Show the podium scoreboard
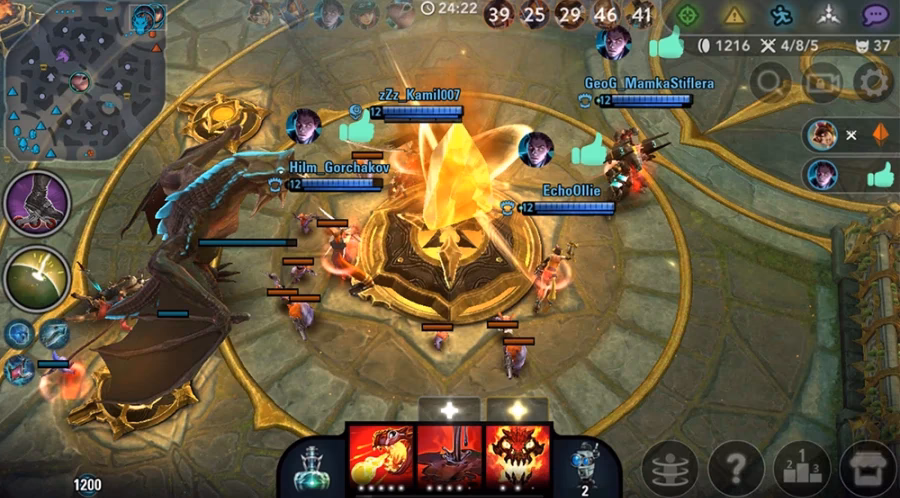Image resolution: width=900 pixels, height=498 pixels. [802, 467]
